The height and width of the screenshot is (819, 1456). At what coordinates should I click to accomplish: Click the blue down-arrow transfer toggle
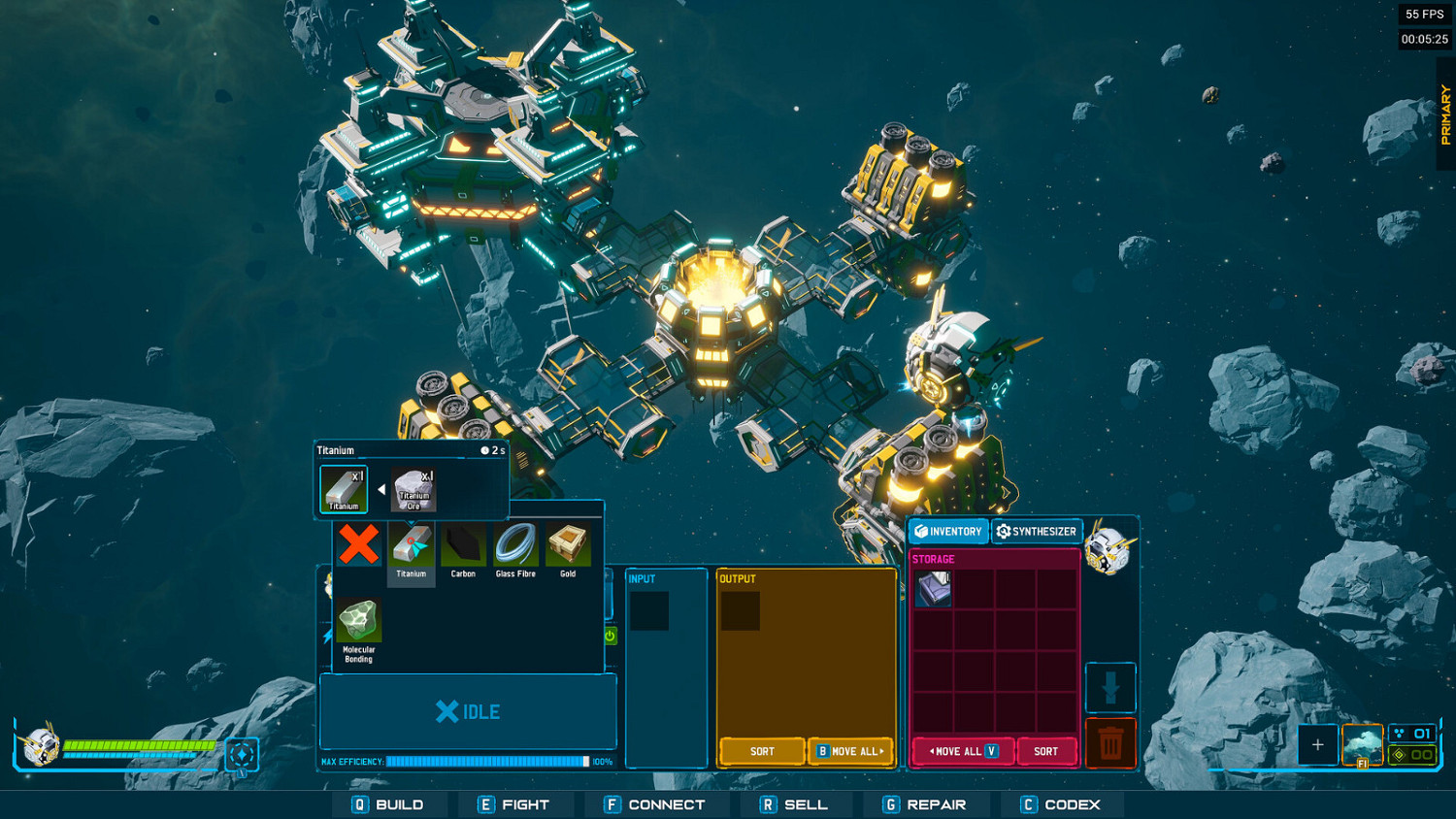click(x=1109, y=687)
